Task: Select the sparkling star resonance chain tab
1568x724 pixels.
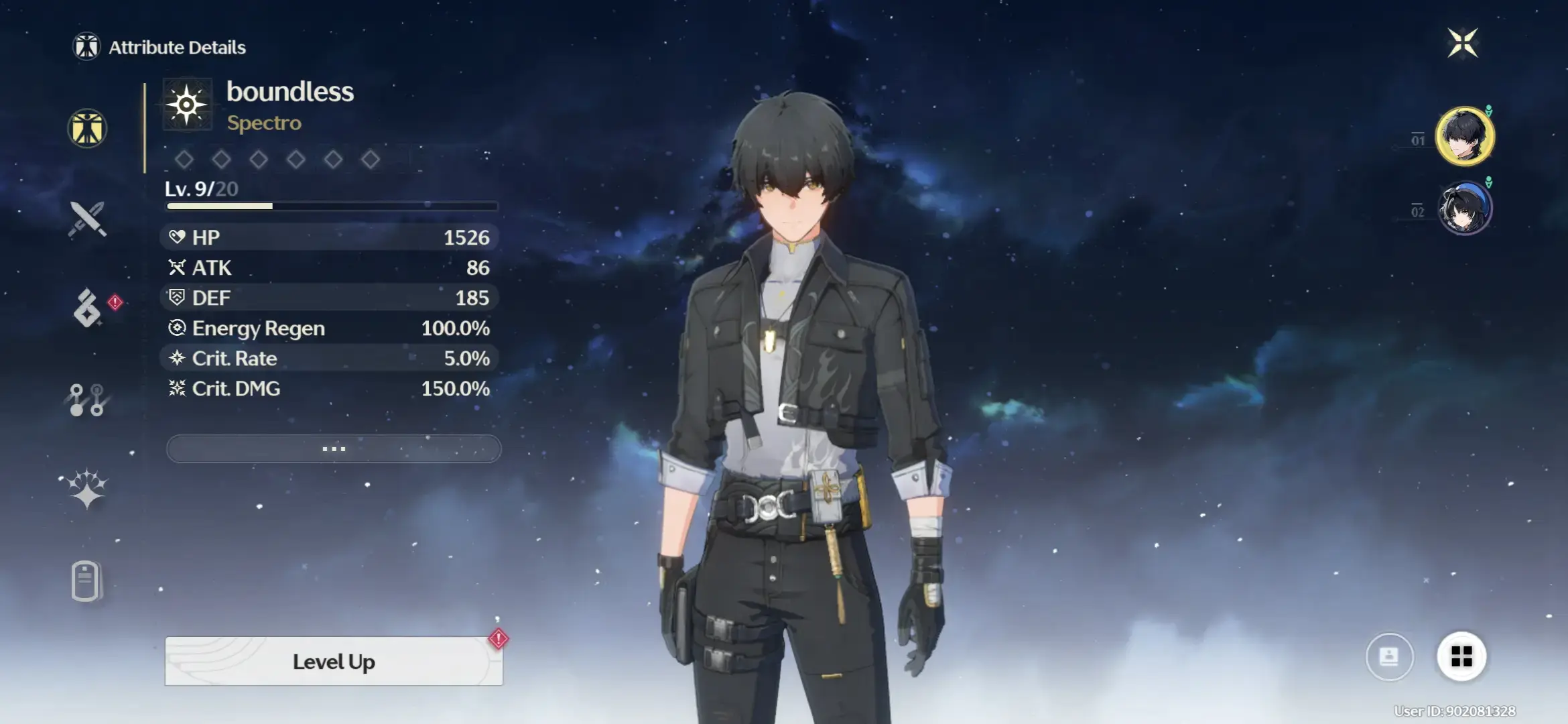Action: tap(87, 489)
